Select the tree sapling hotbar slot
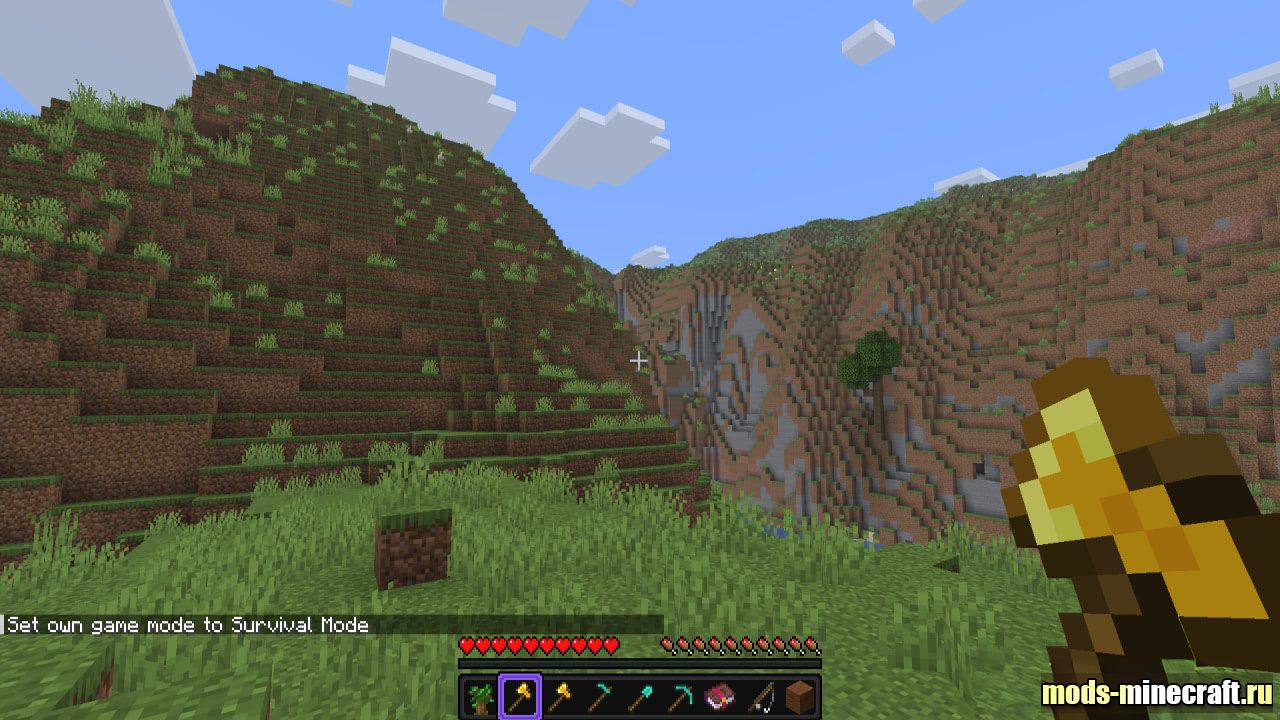 pyautogui.click(x=480, y=696)
